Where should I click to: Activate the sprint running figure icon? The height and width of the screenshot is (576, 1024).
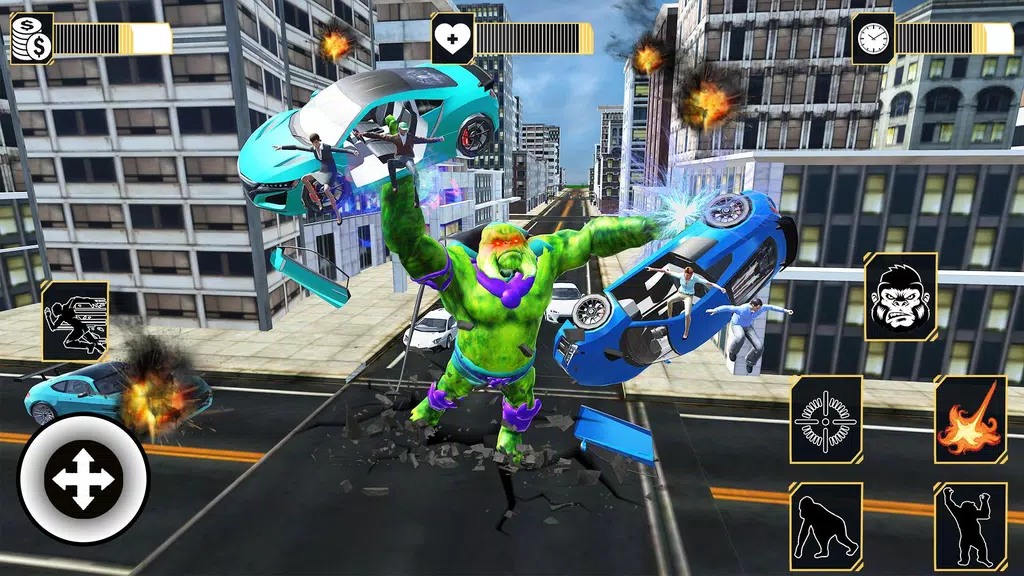[x=75, y=320]
